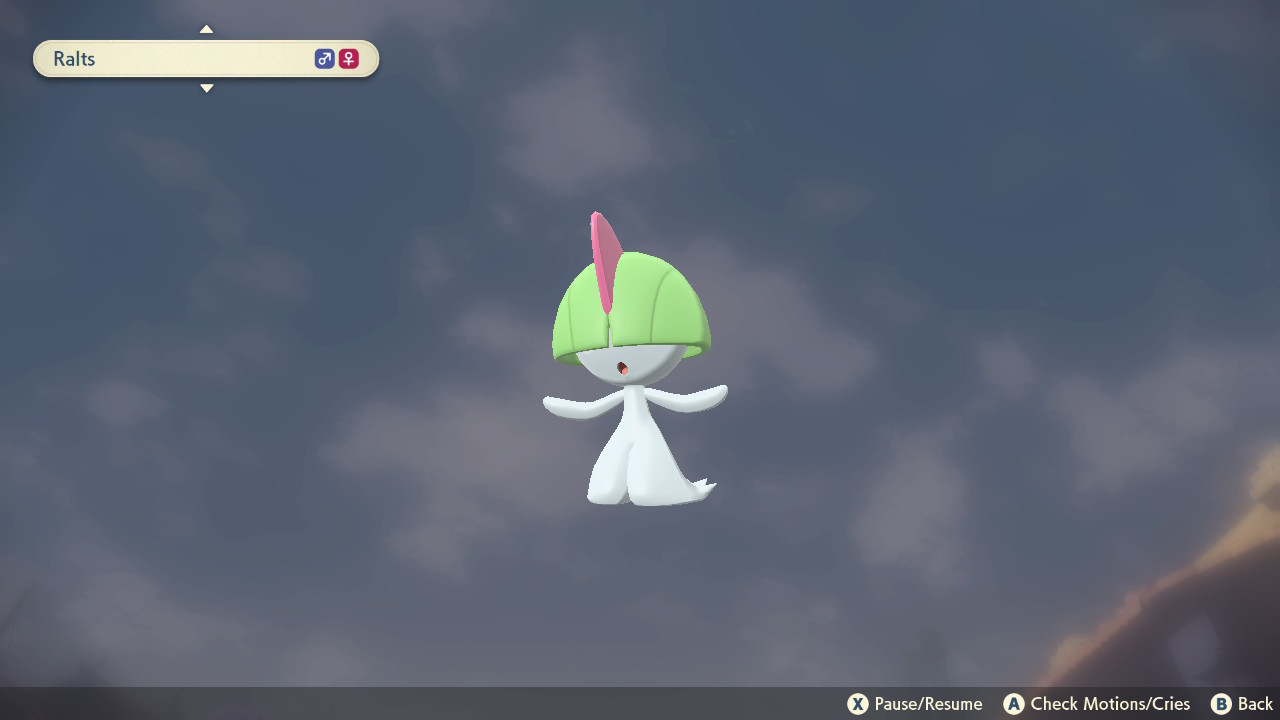Expand the Pokémon selector via upward chevron

pos(206,28)
